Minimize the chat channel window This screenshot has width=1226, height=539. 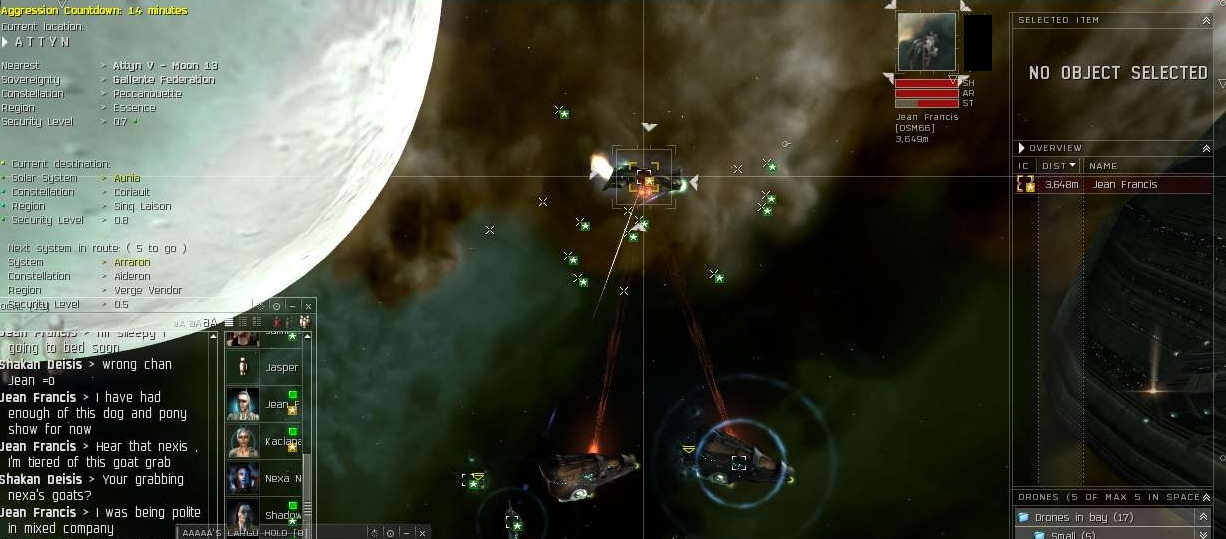tap(292, 306)
